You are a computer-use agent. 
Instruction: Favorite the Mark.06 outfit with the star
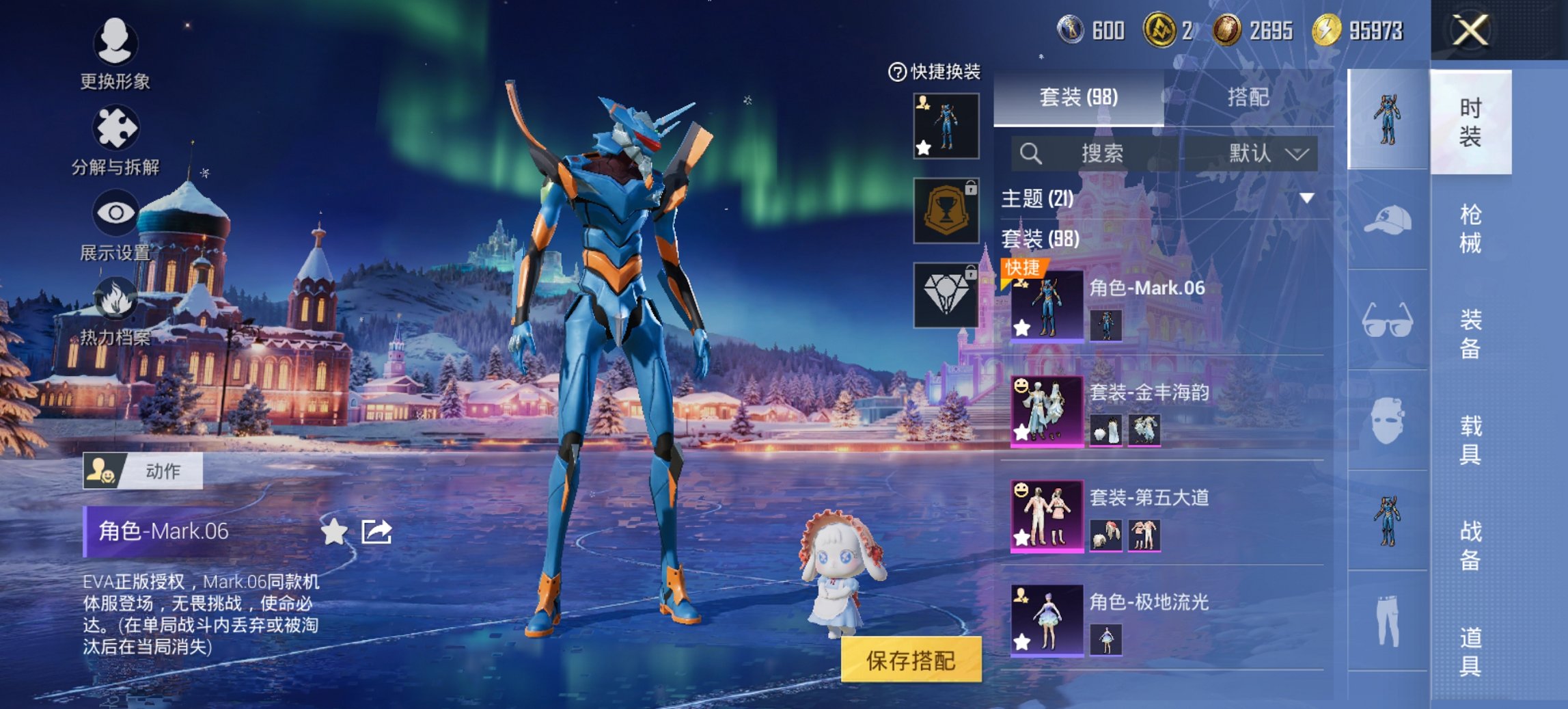click(334, 531)
